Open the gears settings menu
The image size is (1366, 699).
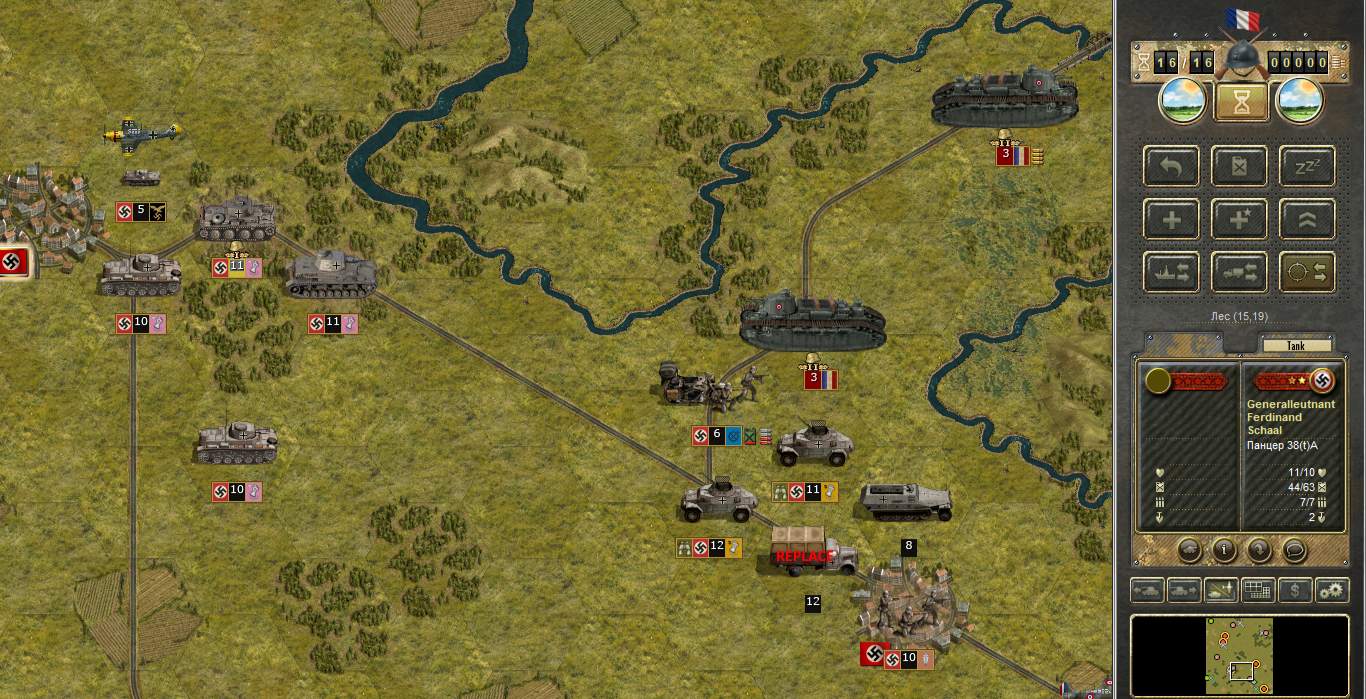1331,590
